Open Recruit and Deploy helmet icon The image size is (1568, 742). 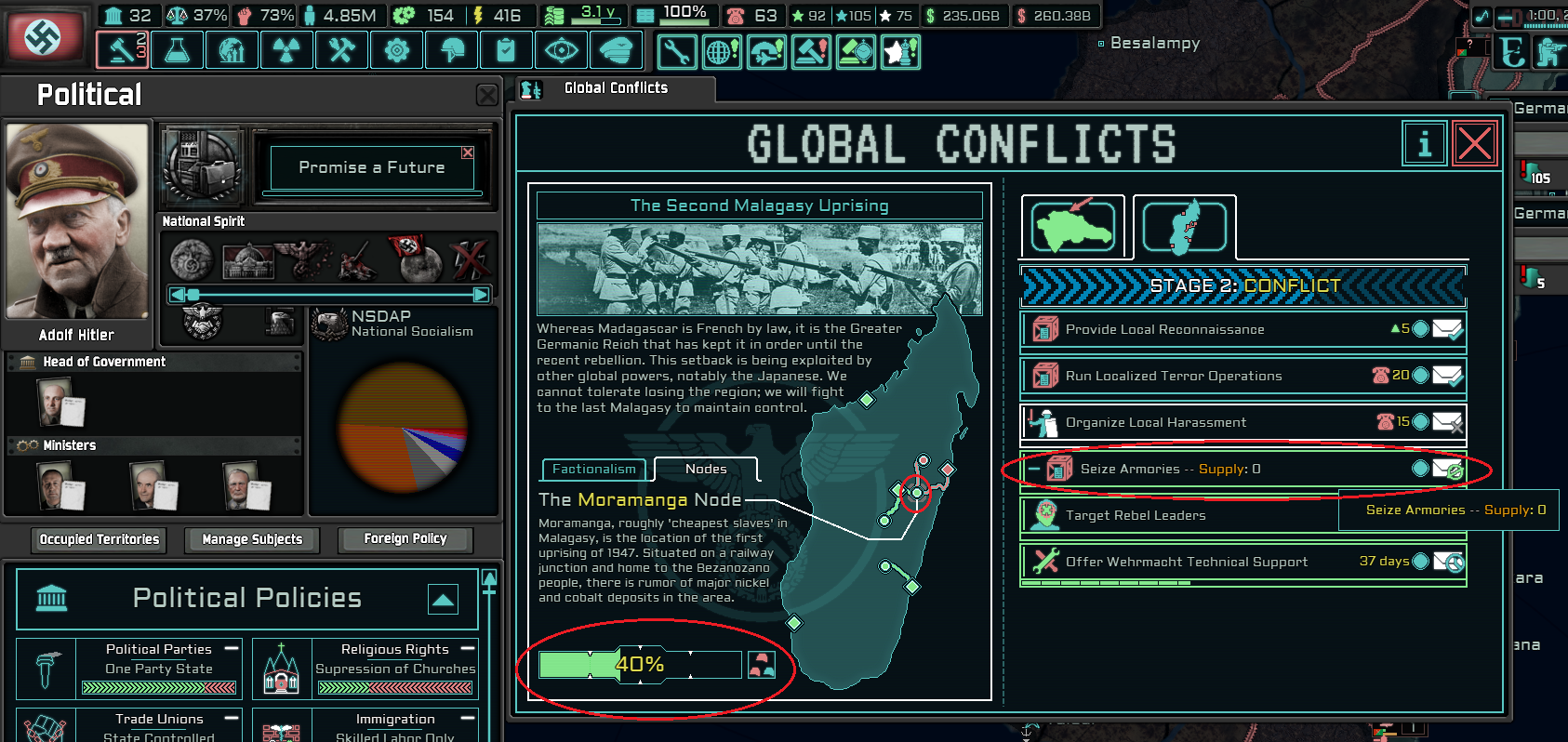coord(451,49)
